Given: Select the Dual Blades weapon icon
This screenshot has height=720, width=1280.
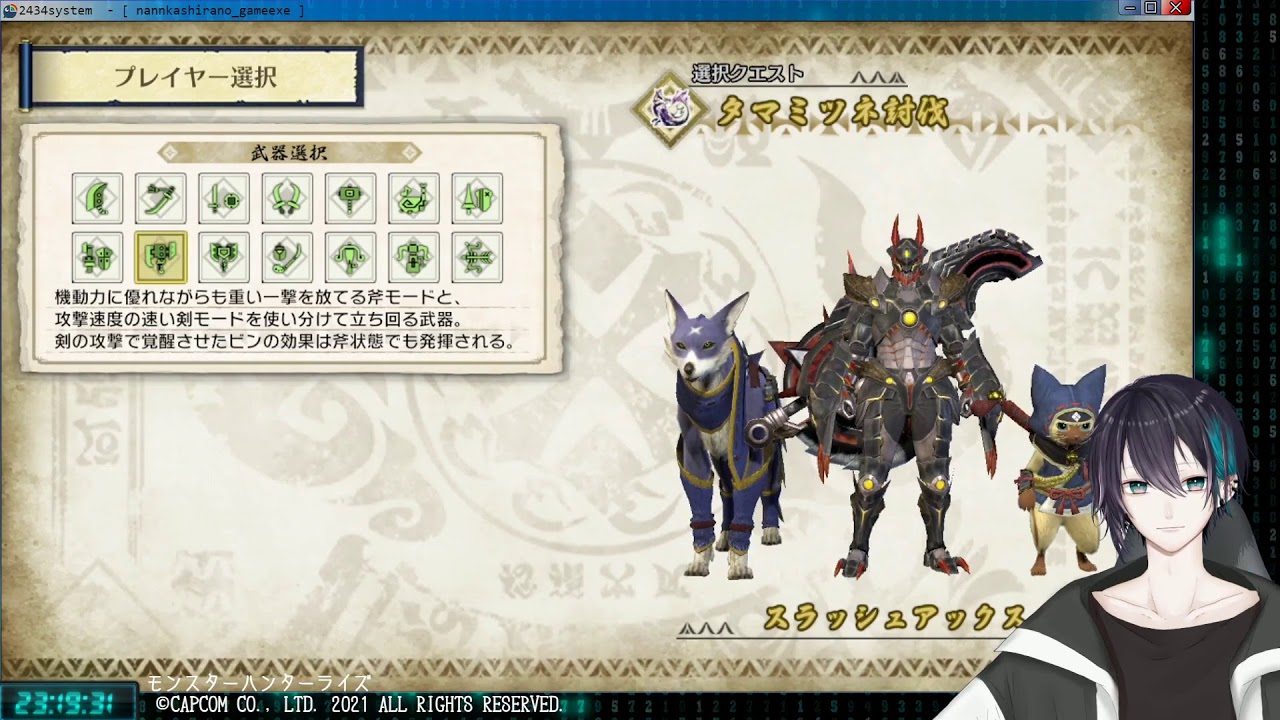Looking at the screenshot, I should coord(287,198).
